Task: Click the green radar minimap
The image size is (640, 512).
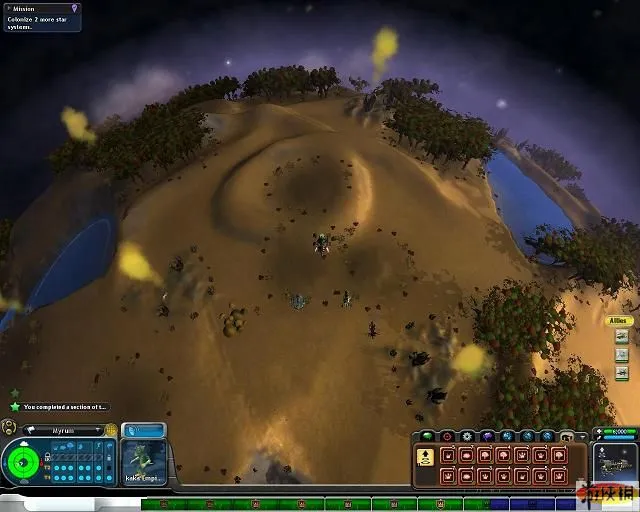Action: click(22, 461)
